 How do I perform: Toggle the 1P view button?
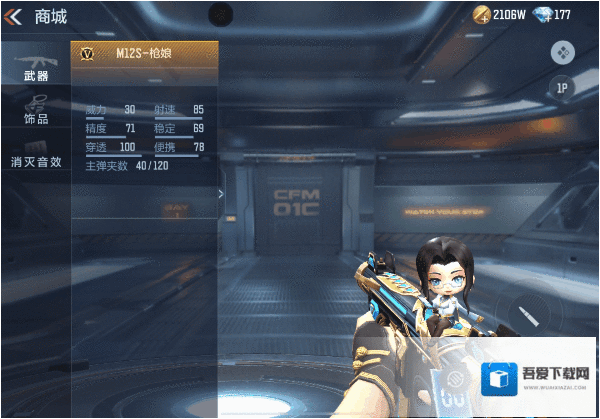[562, 88]
